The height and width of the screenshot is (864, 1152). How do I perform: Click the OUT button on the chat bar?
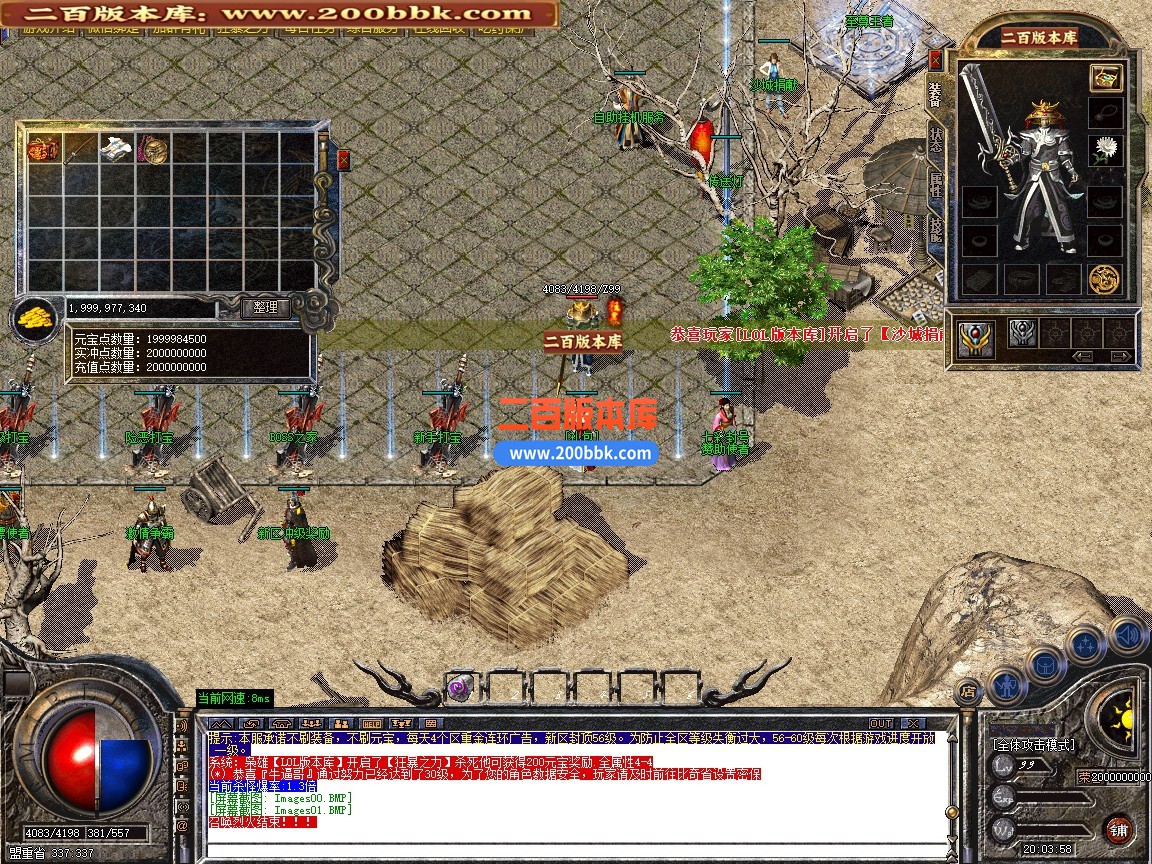pyautogui.click(x=881, y=723)
